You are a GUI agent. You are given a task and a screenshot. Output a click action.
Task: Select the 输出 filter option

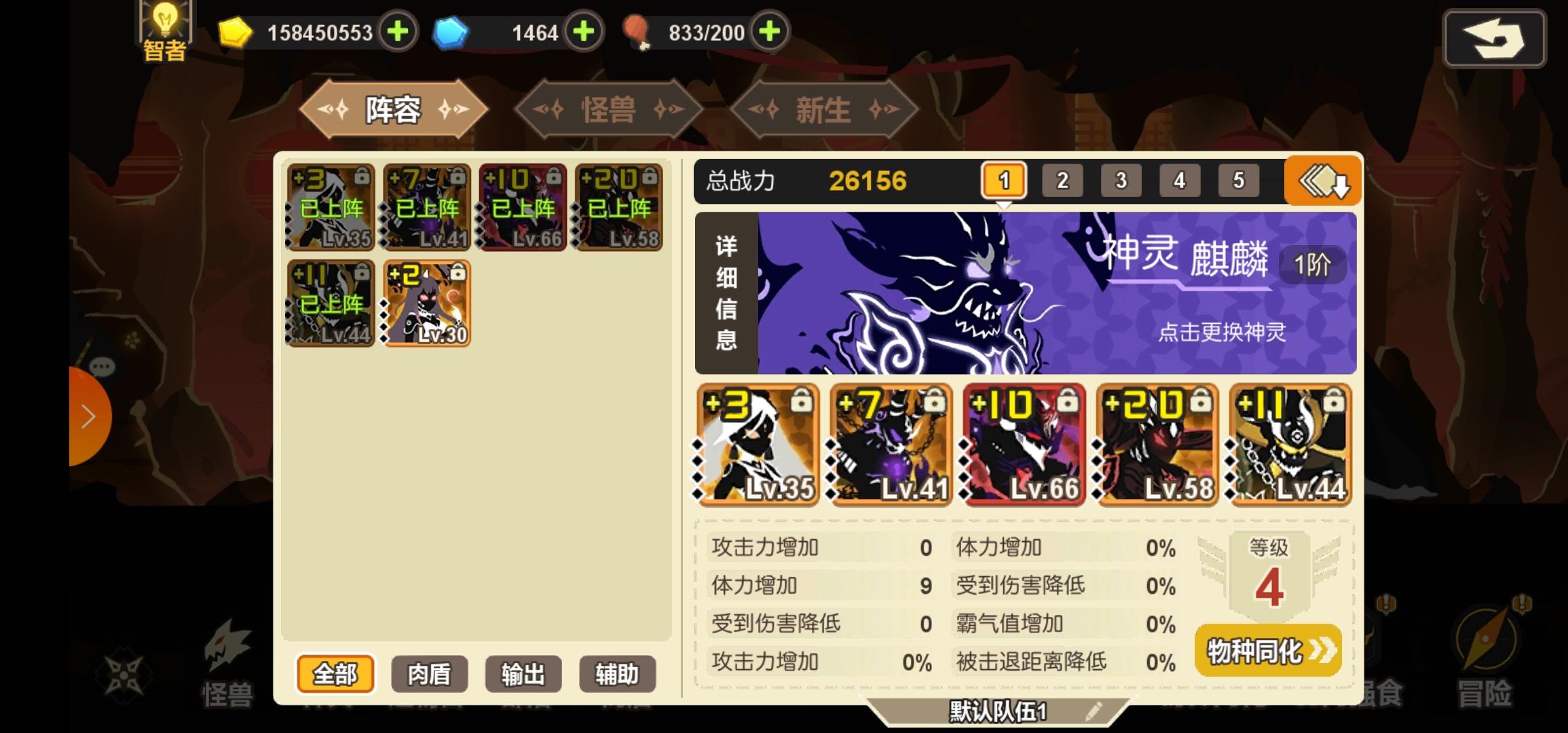pyautogui.click(x=523, y=674)
